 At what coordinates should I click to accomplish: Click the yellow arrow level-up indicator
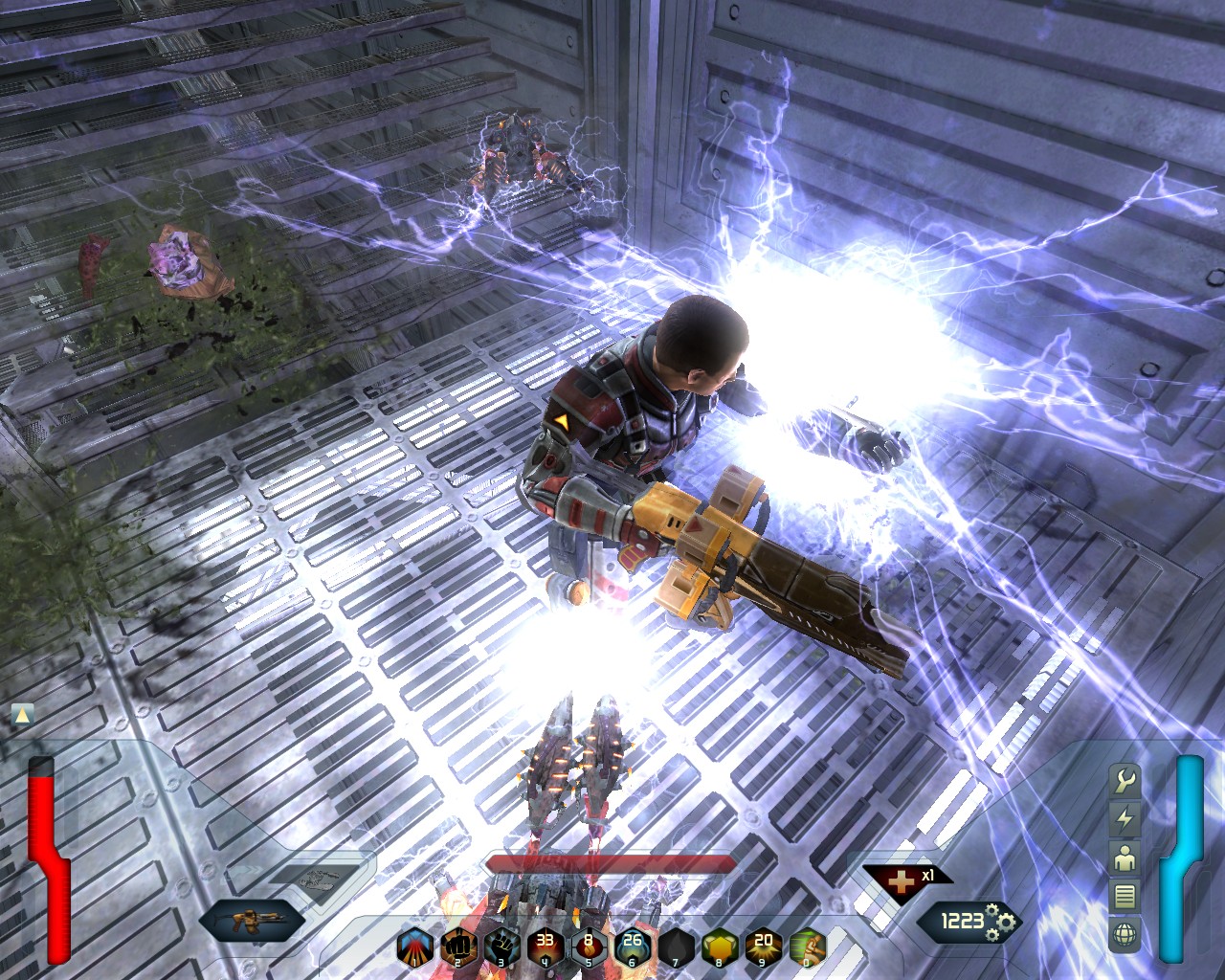(22, 714)
